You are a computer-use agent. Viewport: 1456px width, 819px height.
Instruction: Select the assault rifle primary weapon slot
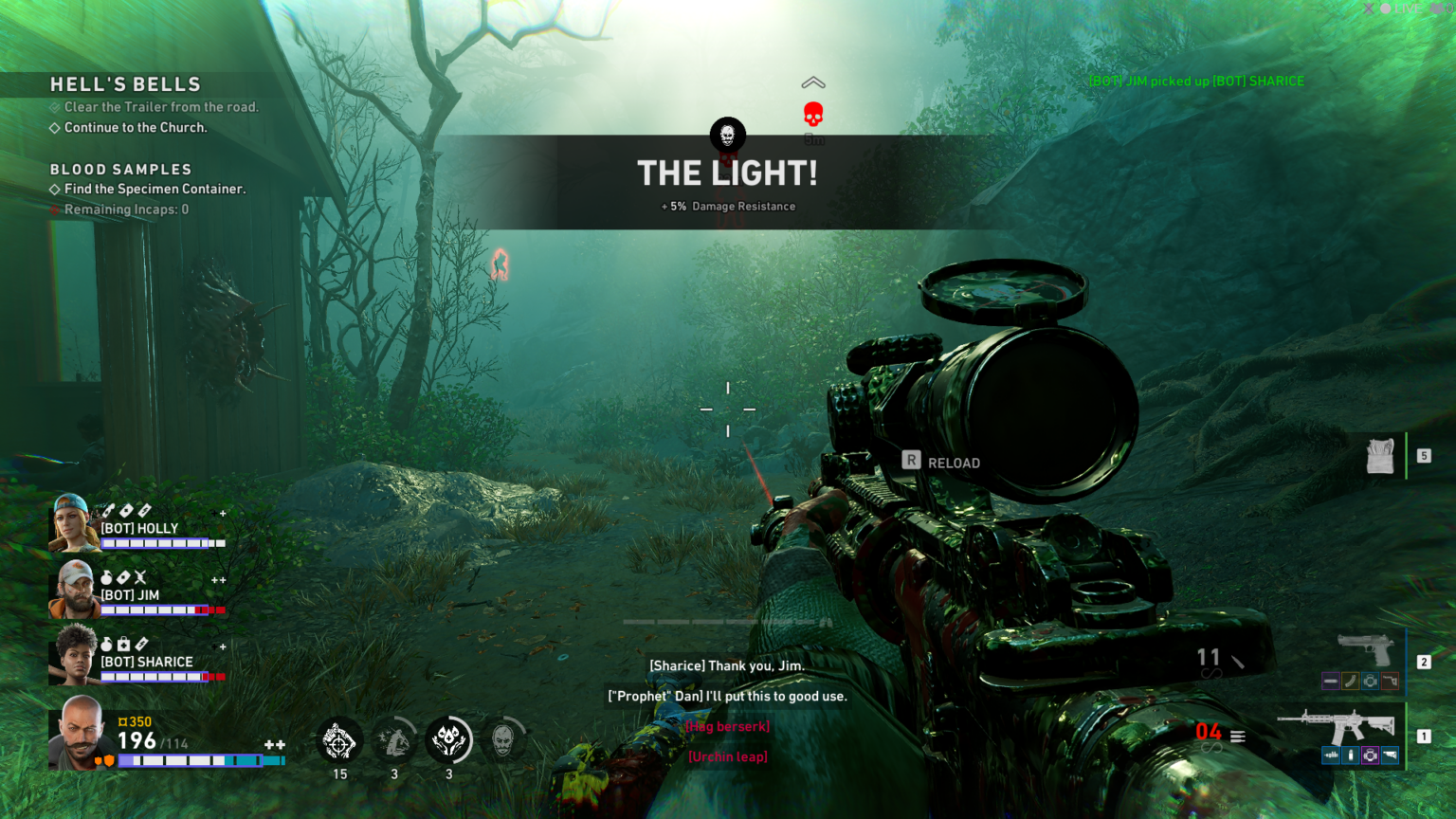pyautogui.click(x=1337, y=728)
